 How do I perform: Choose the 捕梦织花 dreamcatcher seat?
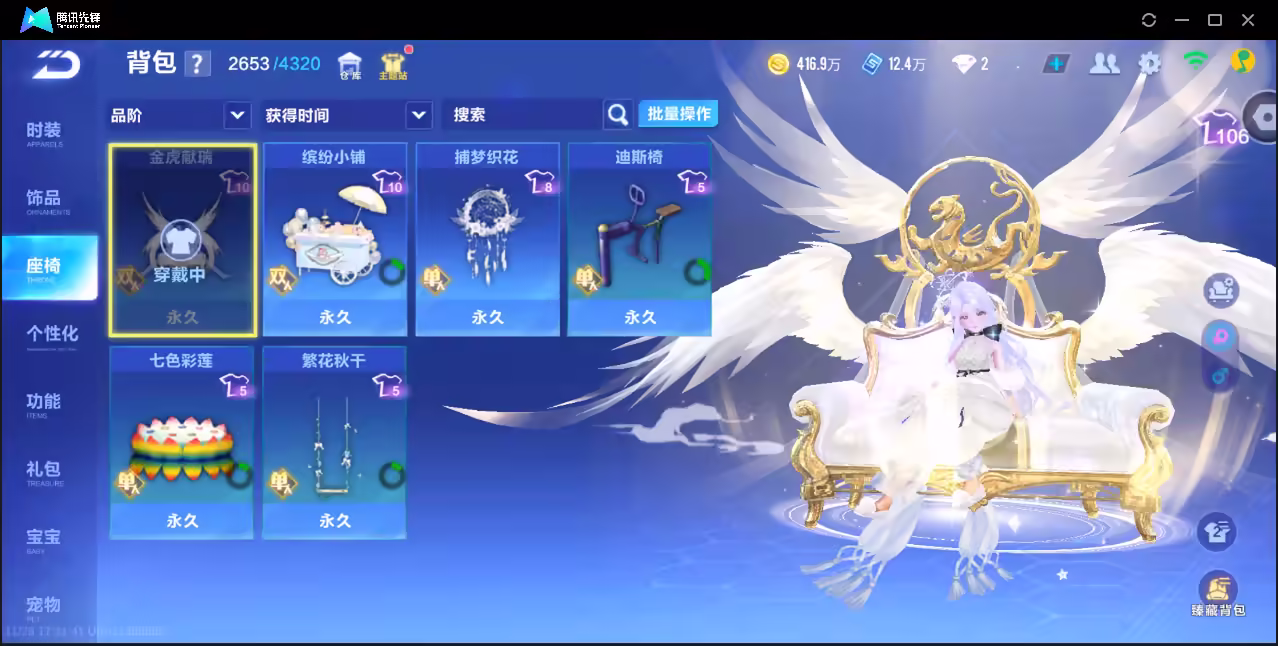(487, 240)
